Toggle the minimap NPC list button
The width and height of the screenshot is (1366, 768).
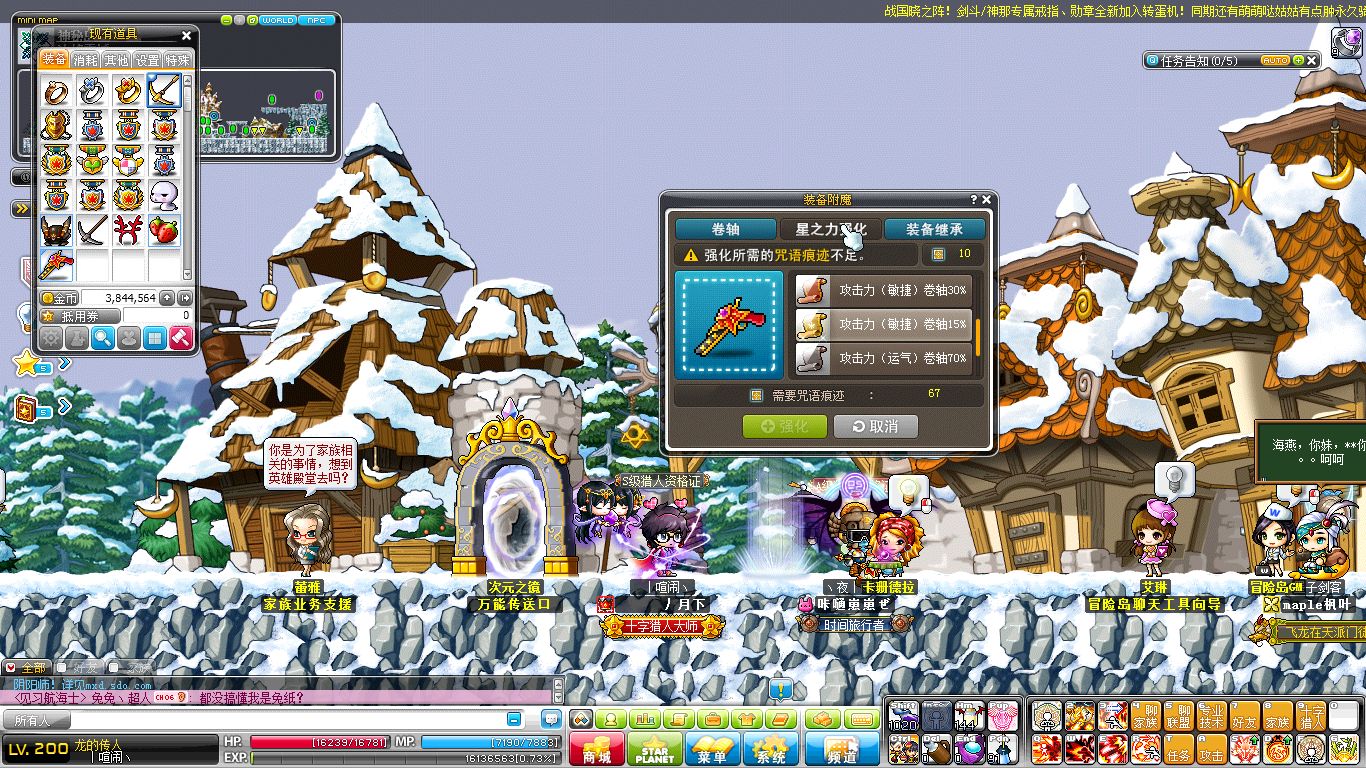click(316, 20)
